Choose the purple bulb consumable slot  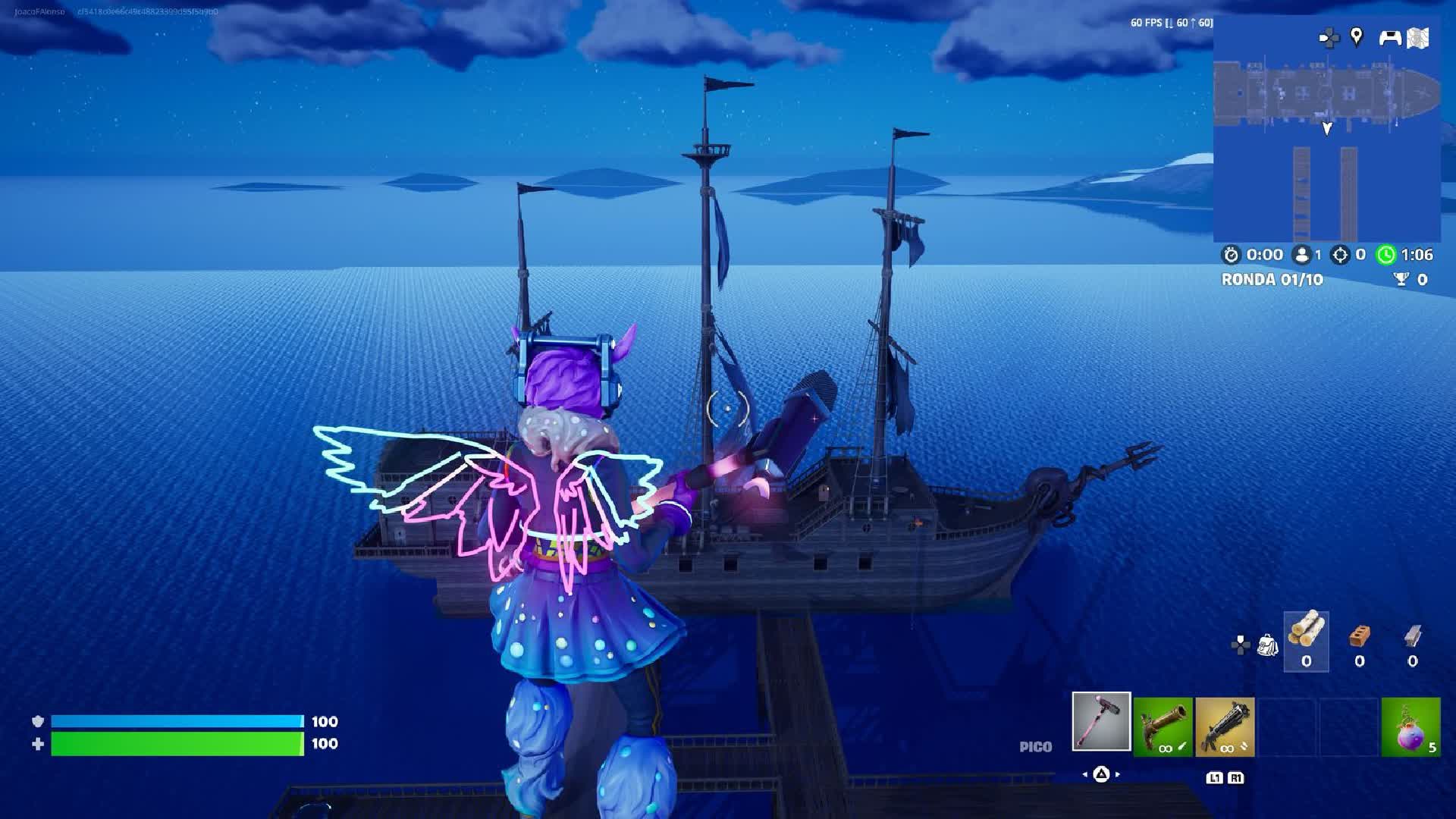click(x=1410, y=727)
